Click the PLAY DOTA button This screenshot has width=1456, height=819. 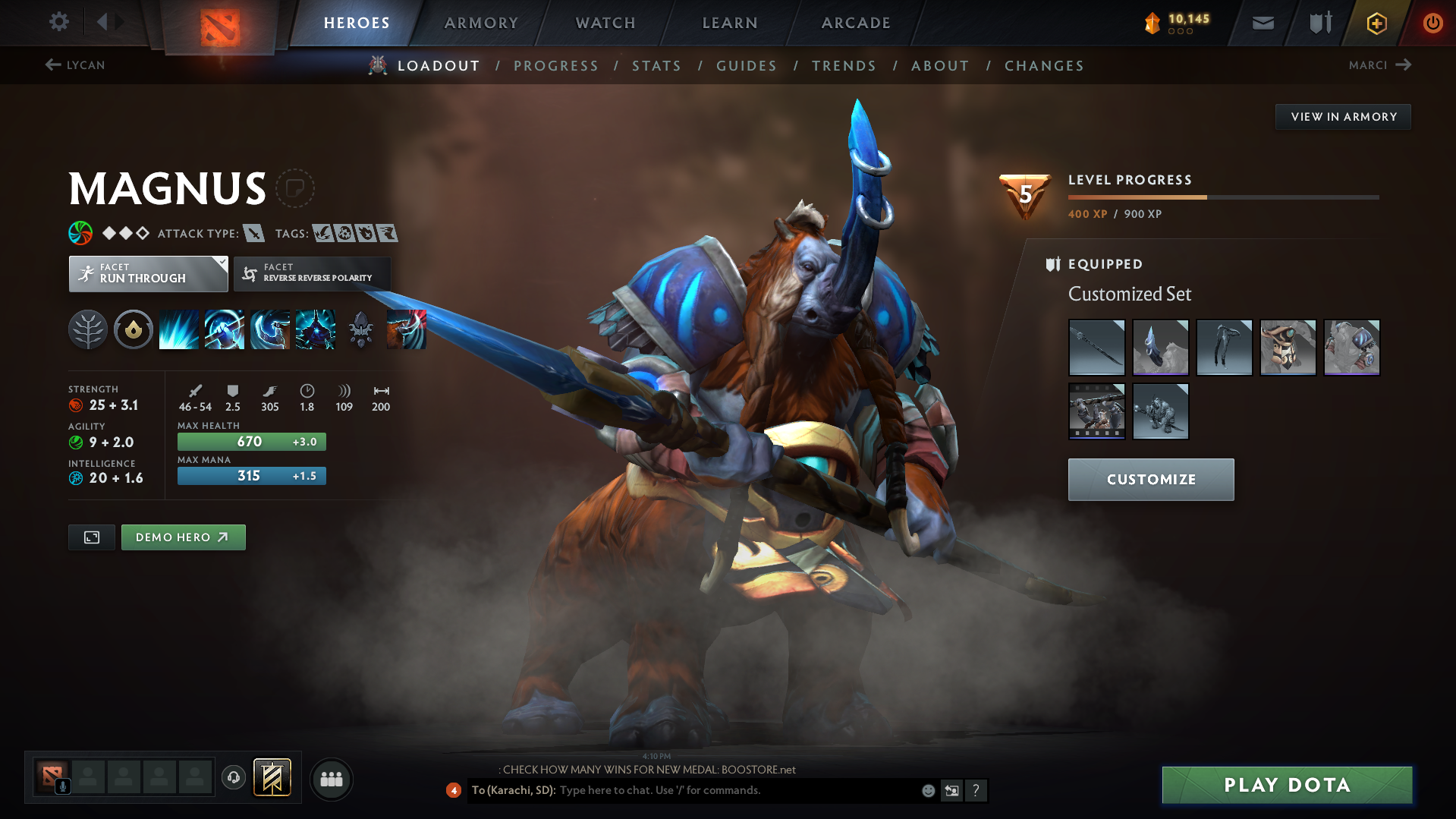tap(1286, 785)
